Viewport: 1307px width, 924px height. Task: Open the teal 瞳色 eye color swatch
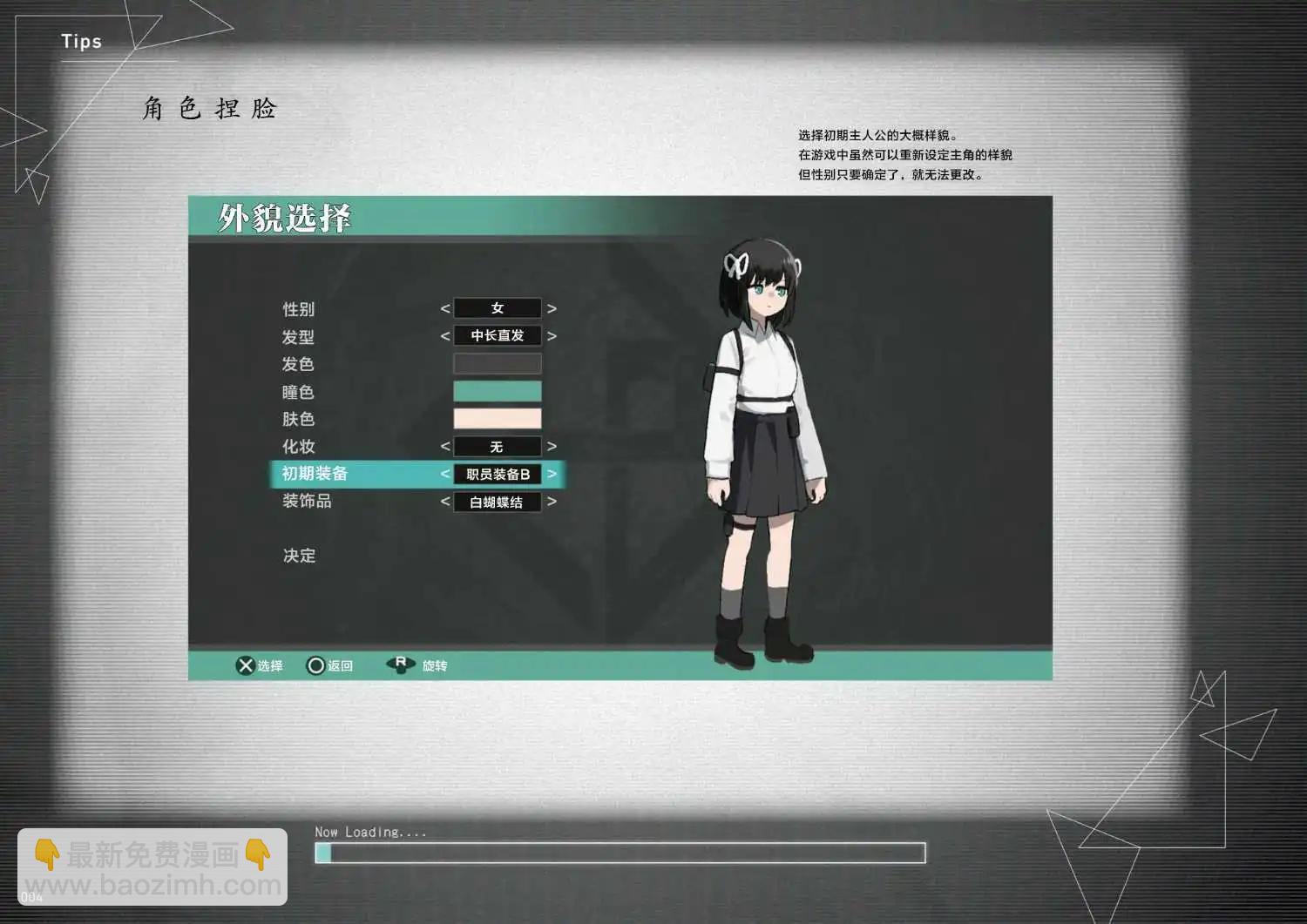tap(497, 391)
